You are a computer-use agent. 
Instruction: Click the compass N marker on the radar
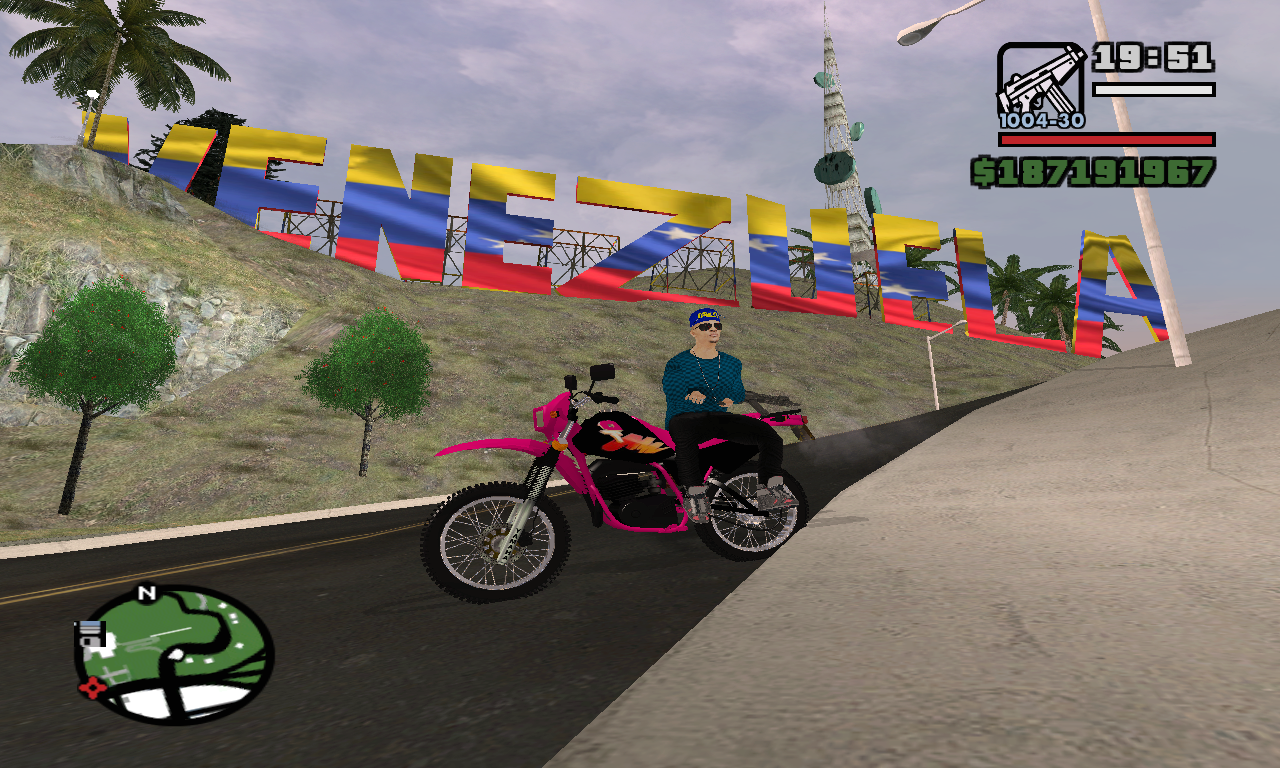(146, 592)
